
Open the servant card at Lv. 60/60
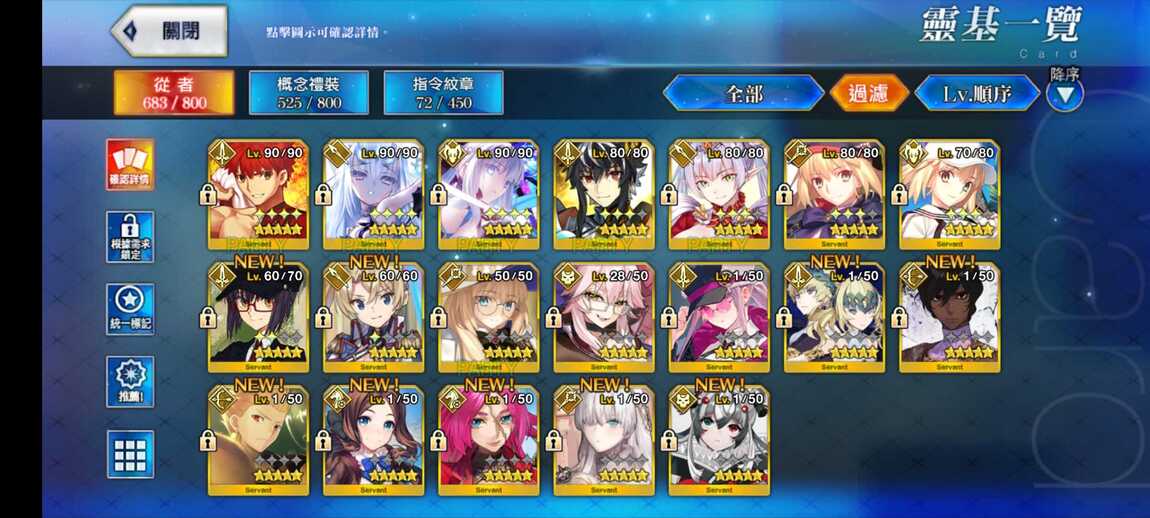pyautogui.click(x=374, y=317)
